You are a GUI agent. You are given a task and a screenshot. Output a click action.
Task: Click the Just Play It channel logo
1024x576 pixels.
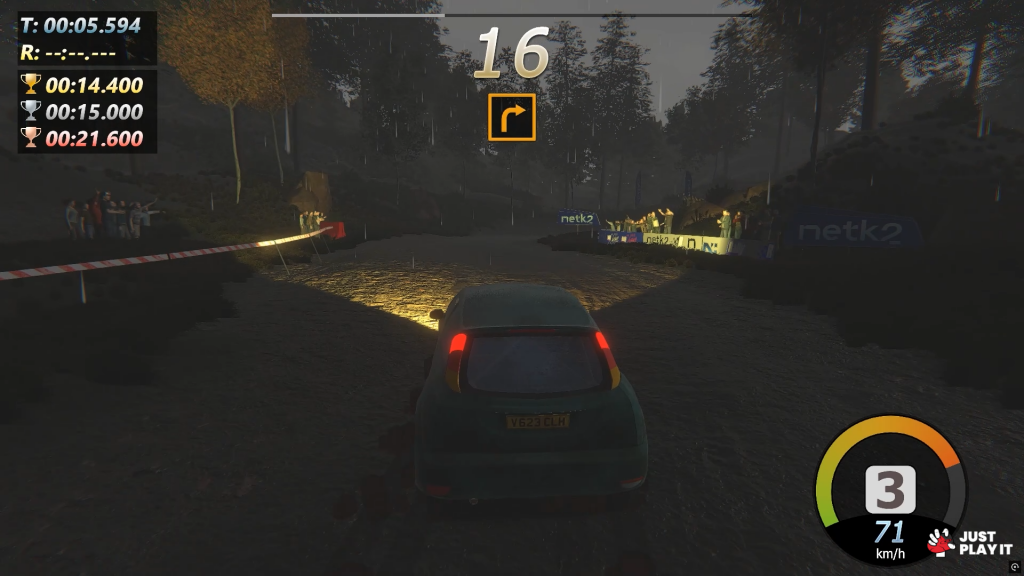point(969,541)
